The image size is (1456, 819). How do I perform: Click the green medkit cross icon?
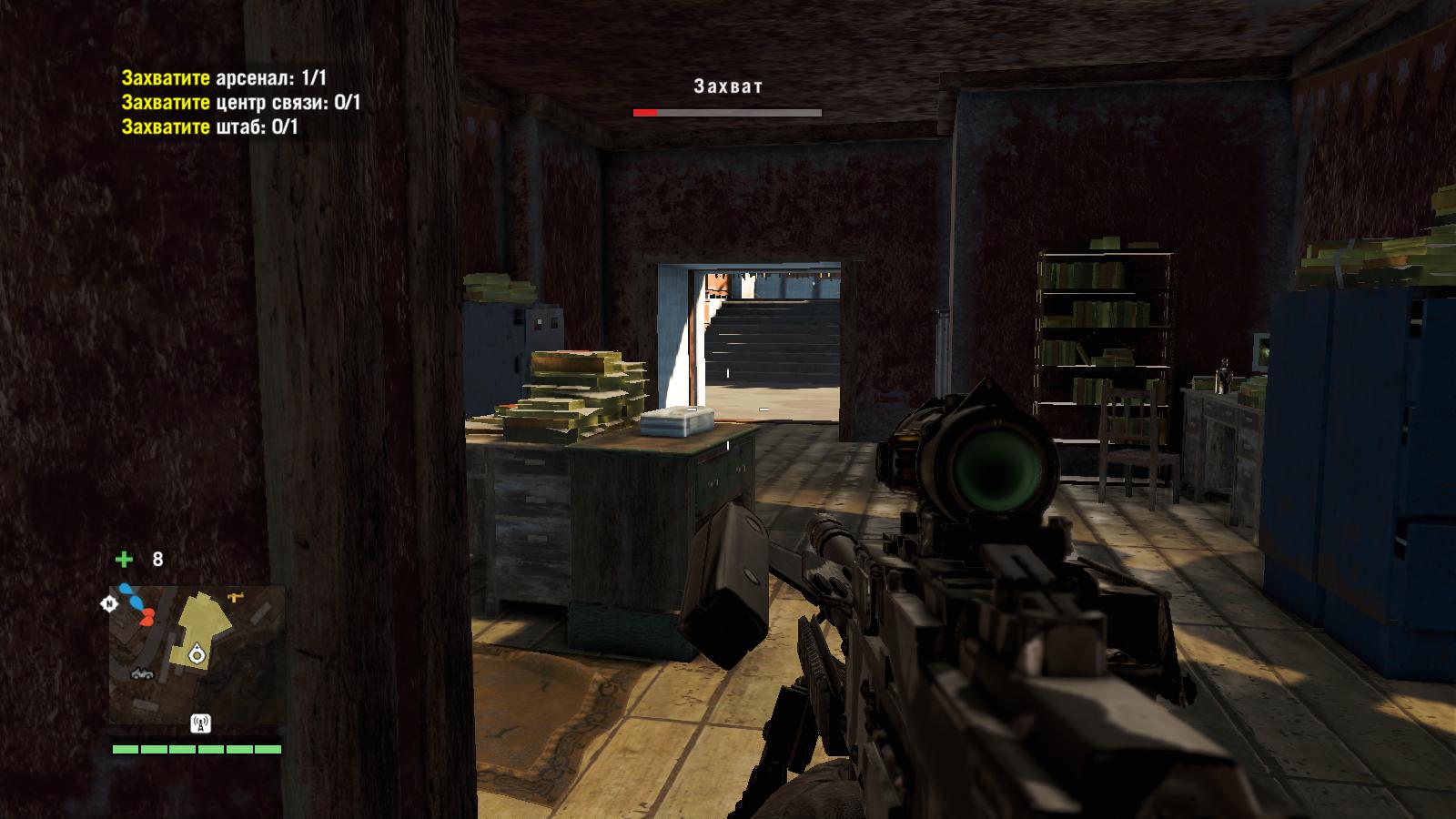(124, 559)
